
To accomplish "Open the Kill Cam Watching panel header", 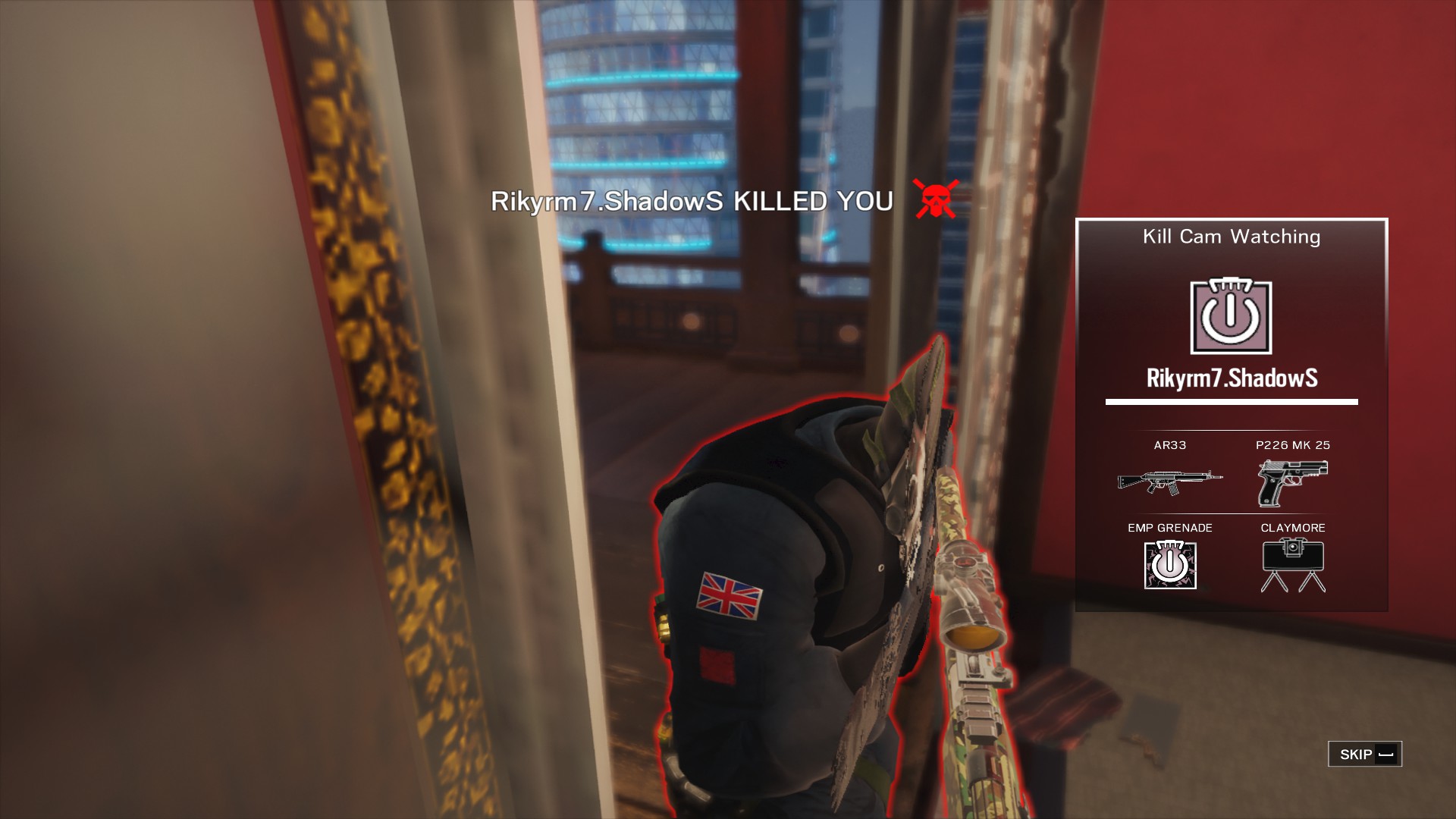I will click(1230, 237).
